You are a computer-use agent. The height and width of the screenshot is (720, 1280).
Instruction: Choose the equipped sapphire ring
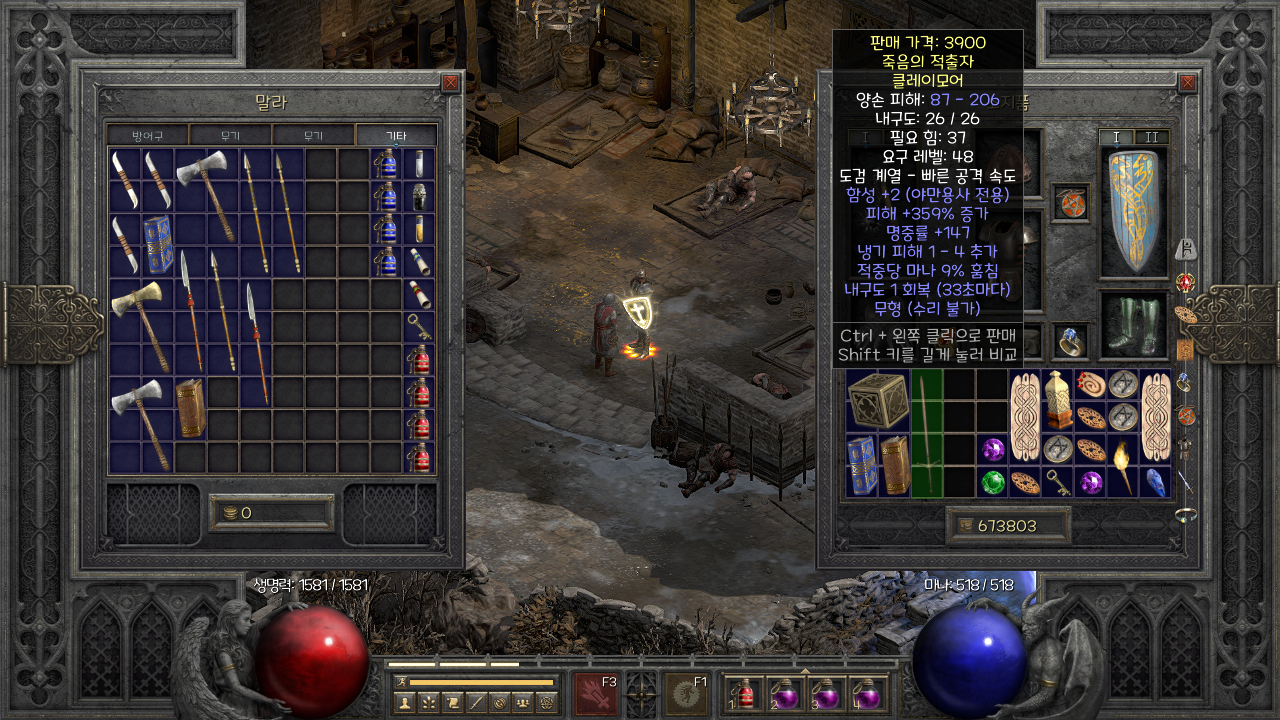click(x=1071, y=340)
